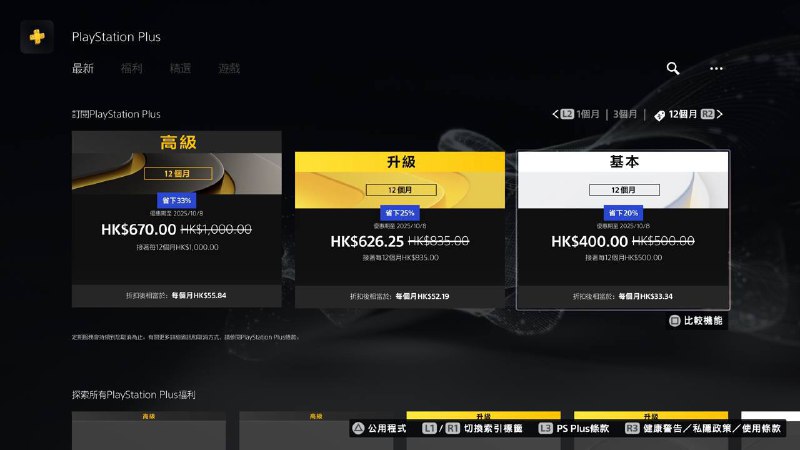Image resolution: width=800 pixels, height=450 pixels.
Task: Go to the 精選 tab
Action: click(x=180, y=68)
